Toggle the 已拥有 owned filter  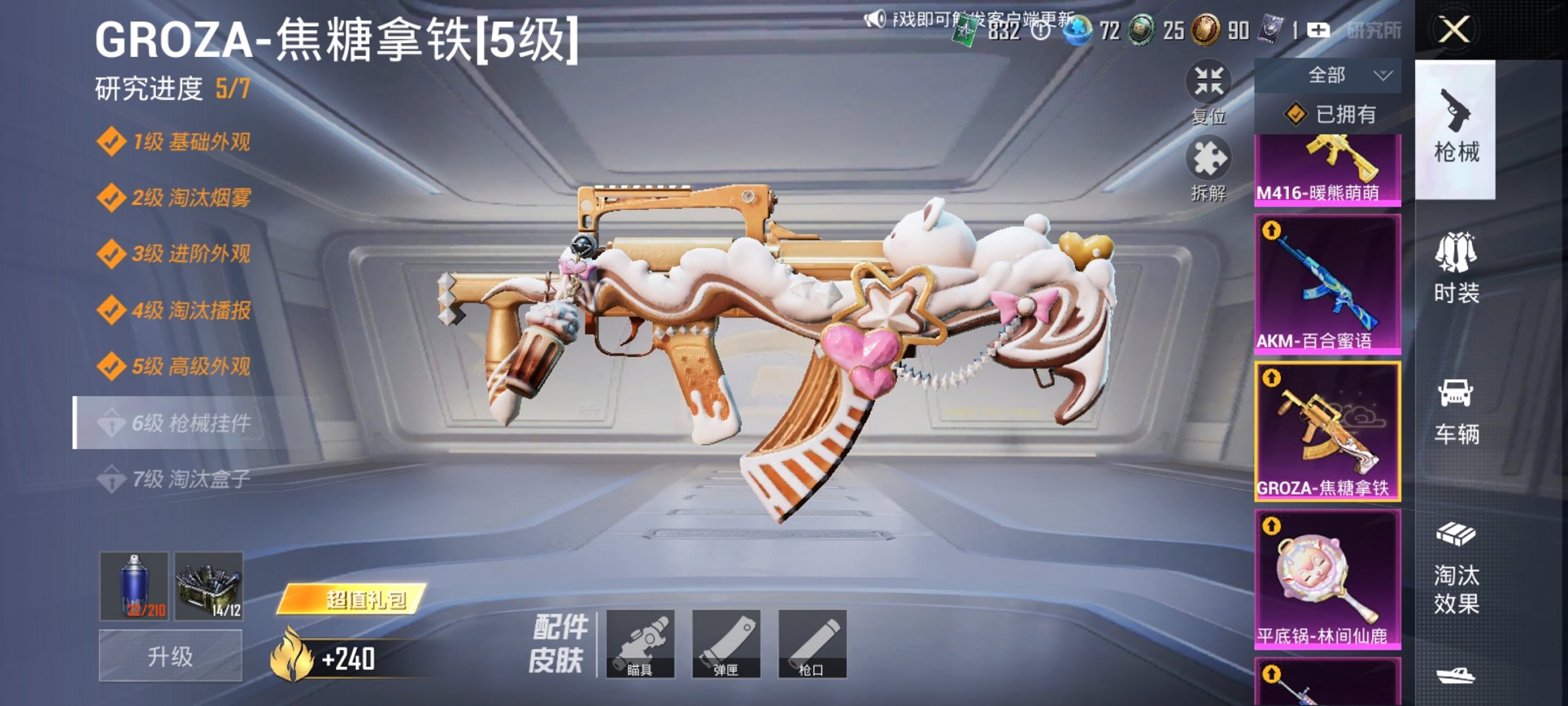pos(1330,114)
